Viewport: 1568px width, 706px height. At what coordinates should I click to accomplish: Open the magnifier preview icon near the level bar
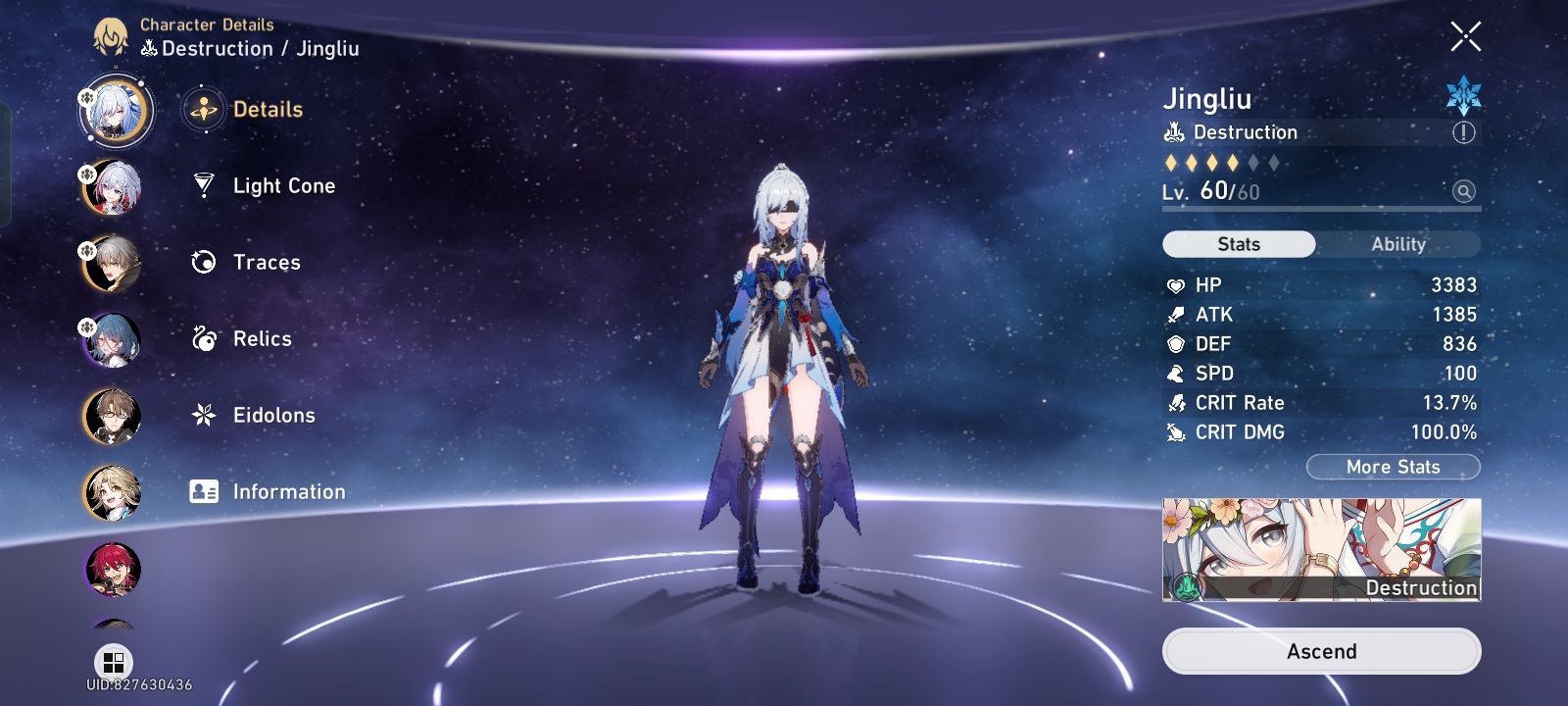pos(1461,193)
